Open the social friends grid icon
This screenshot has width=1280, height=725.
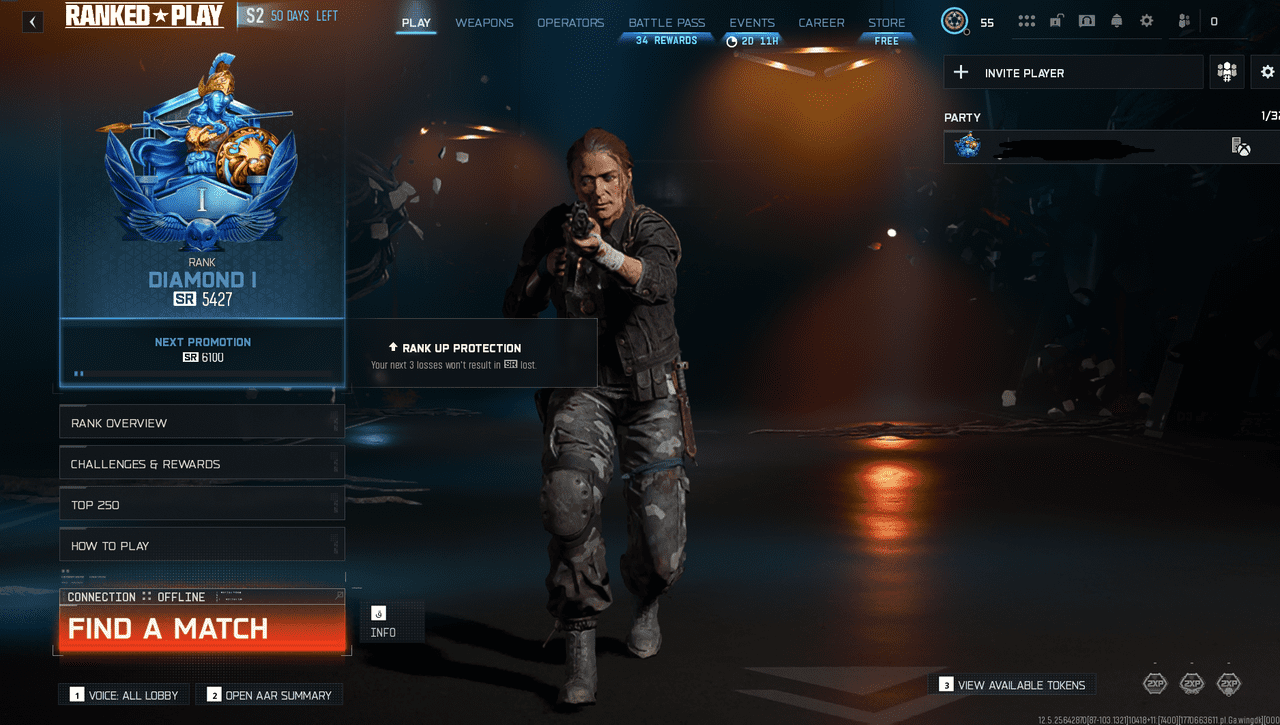(1027, 20)
